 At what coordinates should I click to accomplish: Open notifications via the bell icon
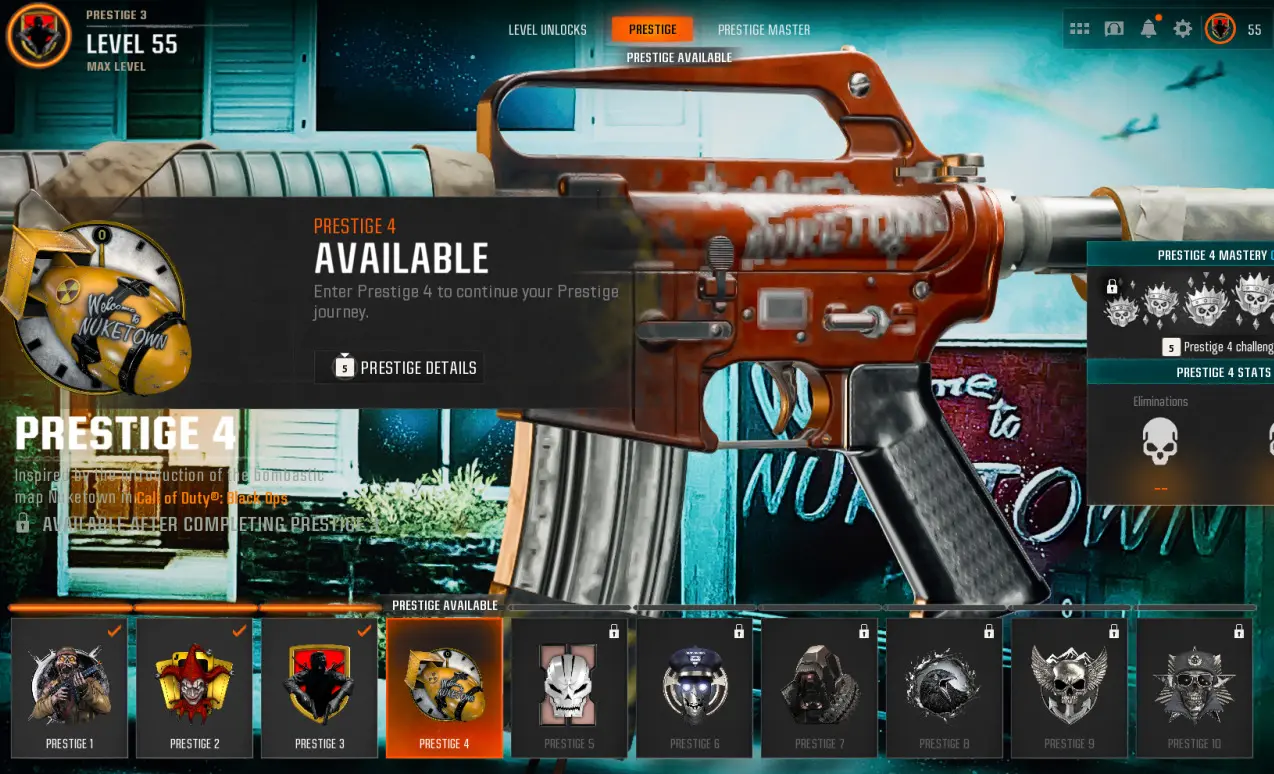pyautogui.click(x=1149, y=29)
